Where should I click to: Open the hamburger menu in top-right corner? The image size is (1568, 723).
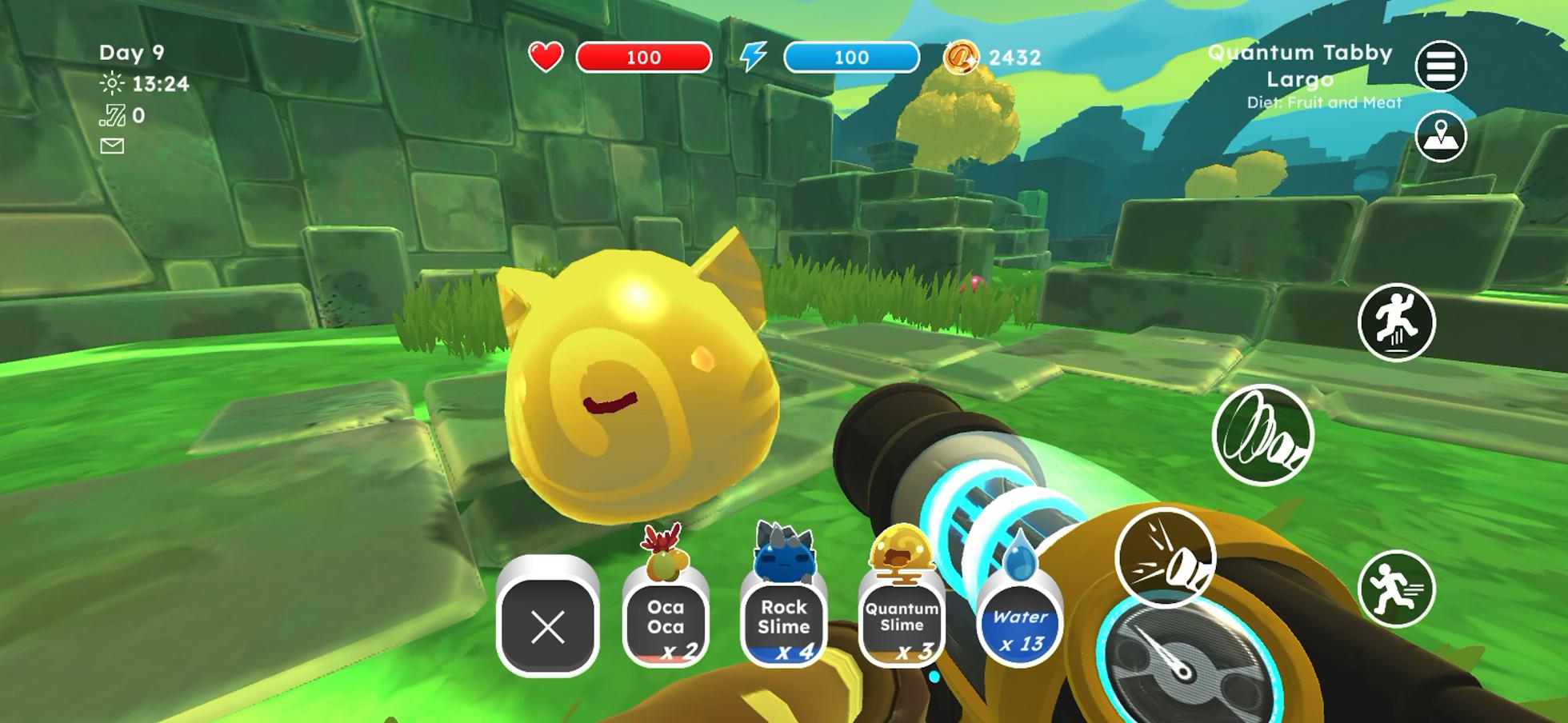(1442, 64)
